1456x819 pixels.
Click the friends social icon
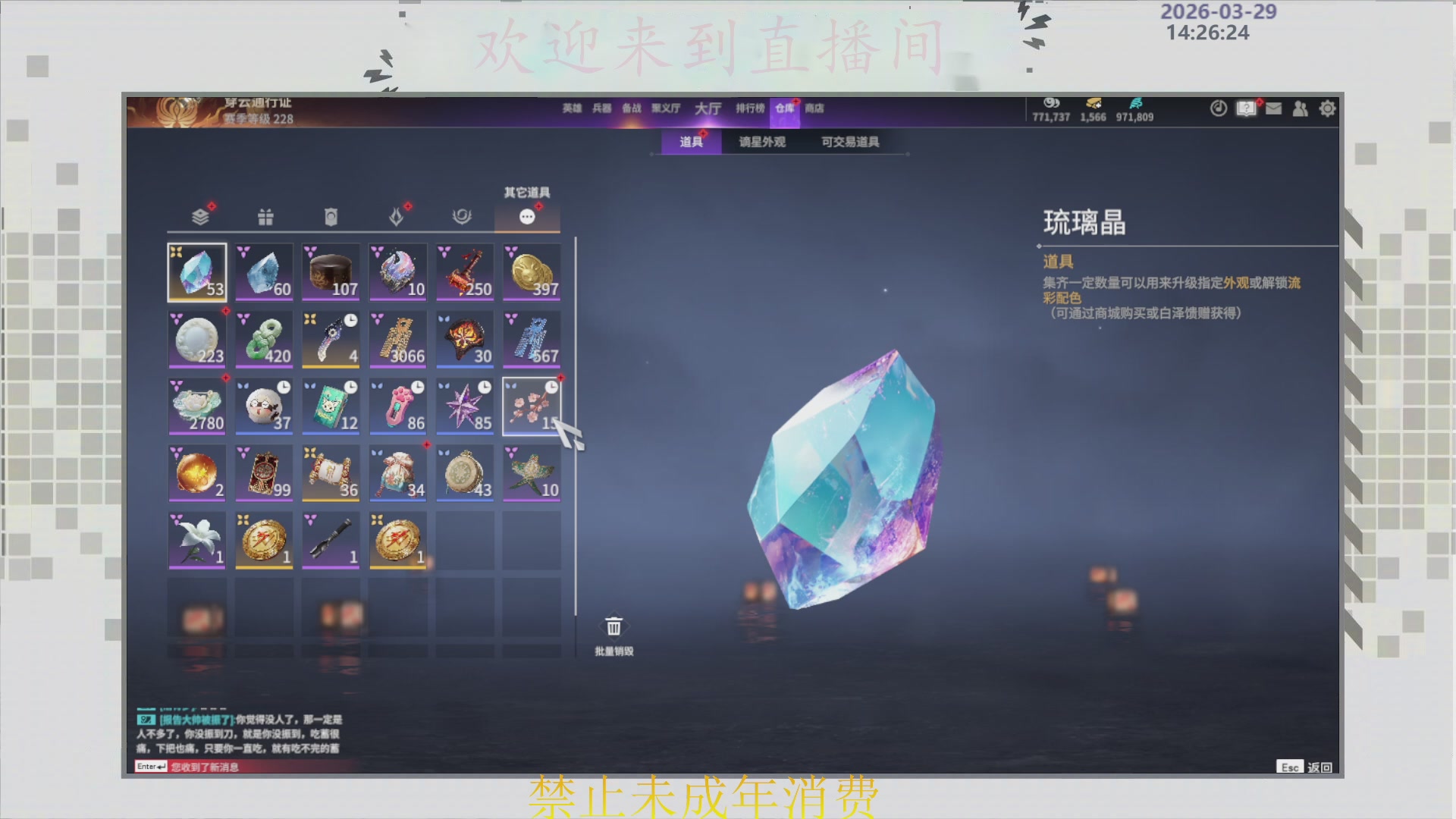(x=1300, y=109)
